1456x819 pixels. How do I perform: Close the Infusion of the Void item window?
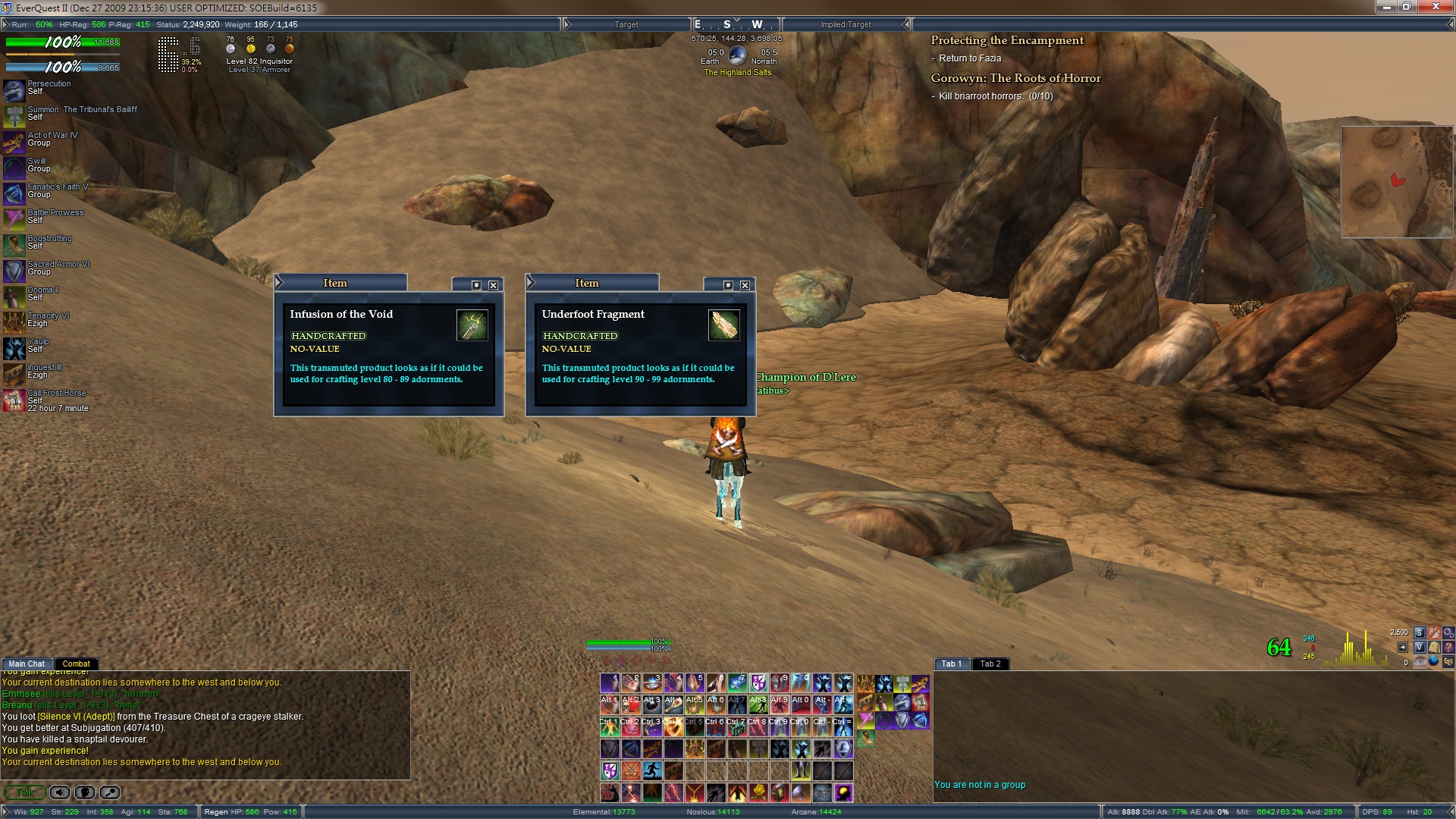(x=493, y=285)
